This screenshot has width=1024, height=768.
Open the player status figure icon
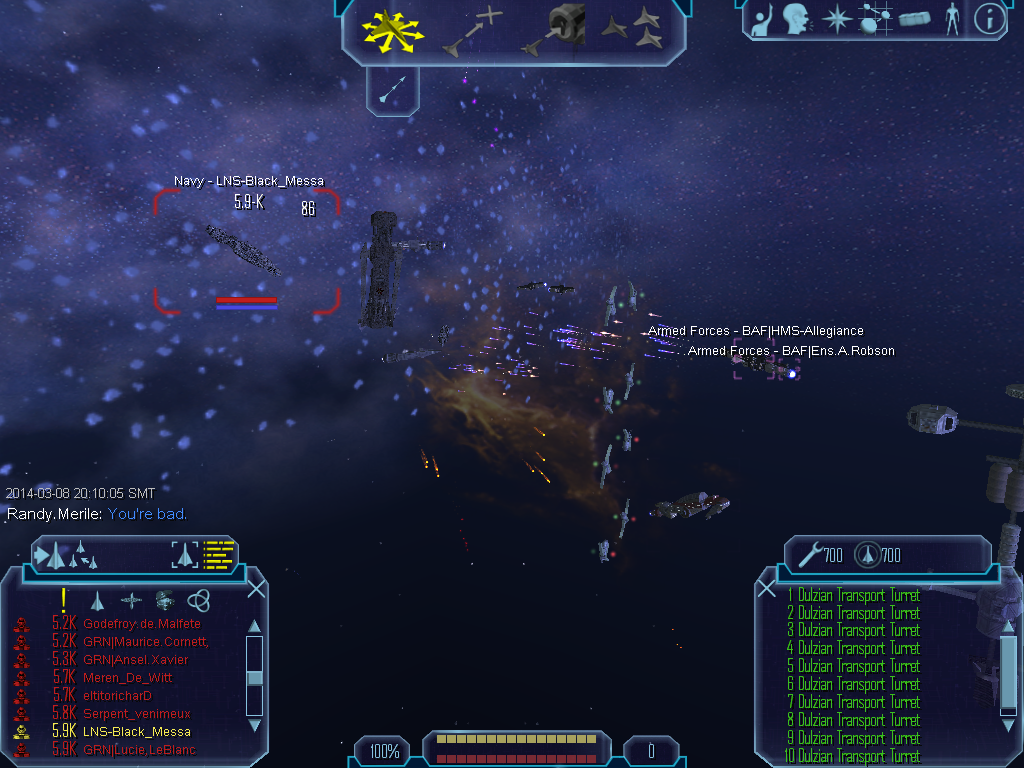click(951, 20)
